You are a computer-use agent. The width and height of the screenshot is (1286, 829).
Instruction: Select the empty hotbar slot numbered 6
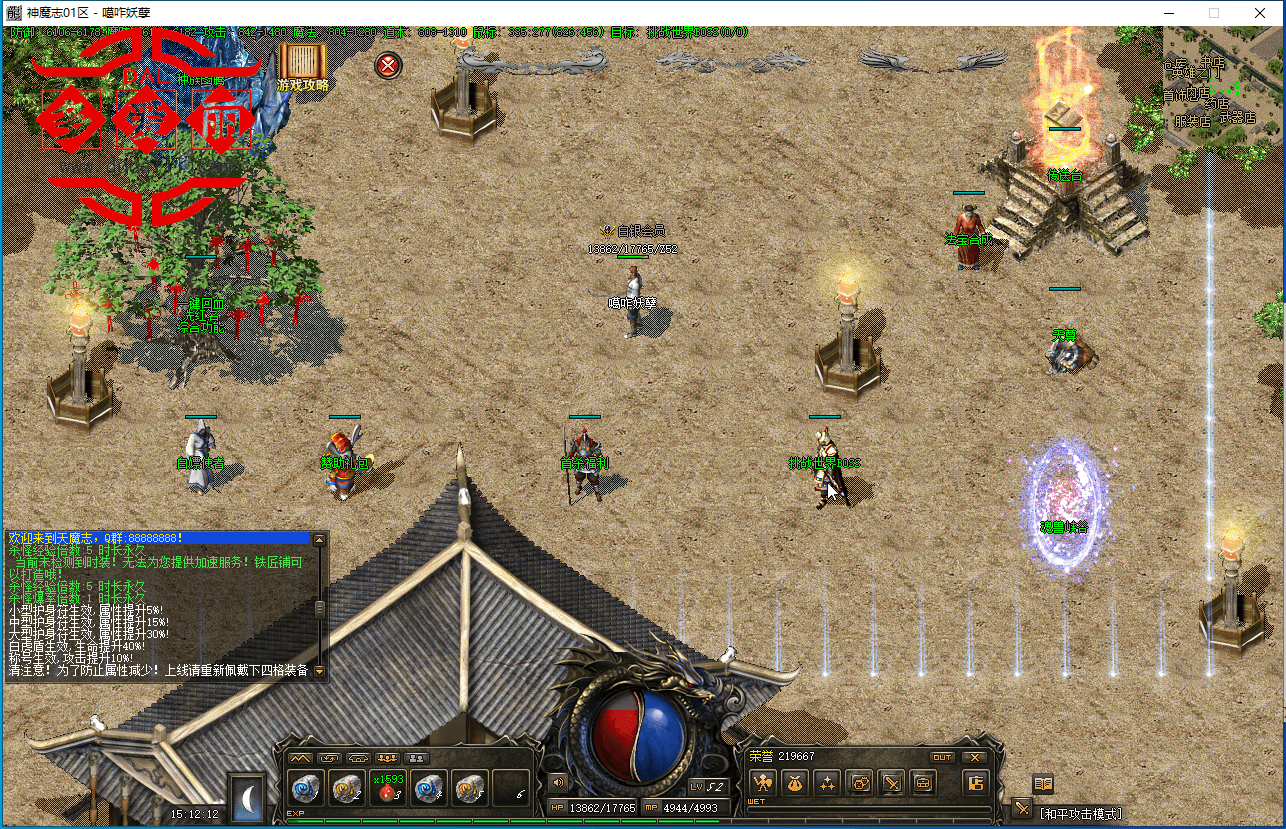[x=511, y=787]
